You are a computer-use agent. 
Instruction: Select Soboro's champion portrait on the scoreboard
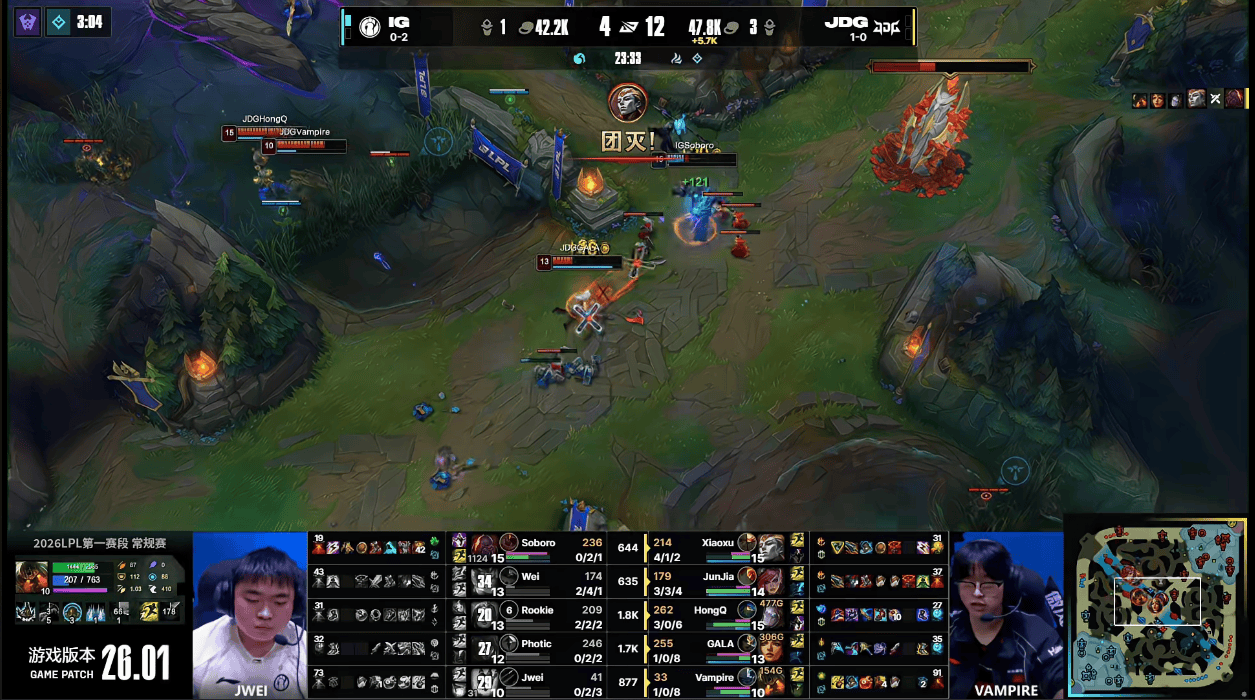tap(485, 546)
